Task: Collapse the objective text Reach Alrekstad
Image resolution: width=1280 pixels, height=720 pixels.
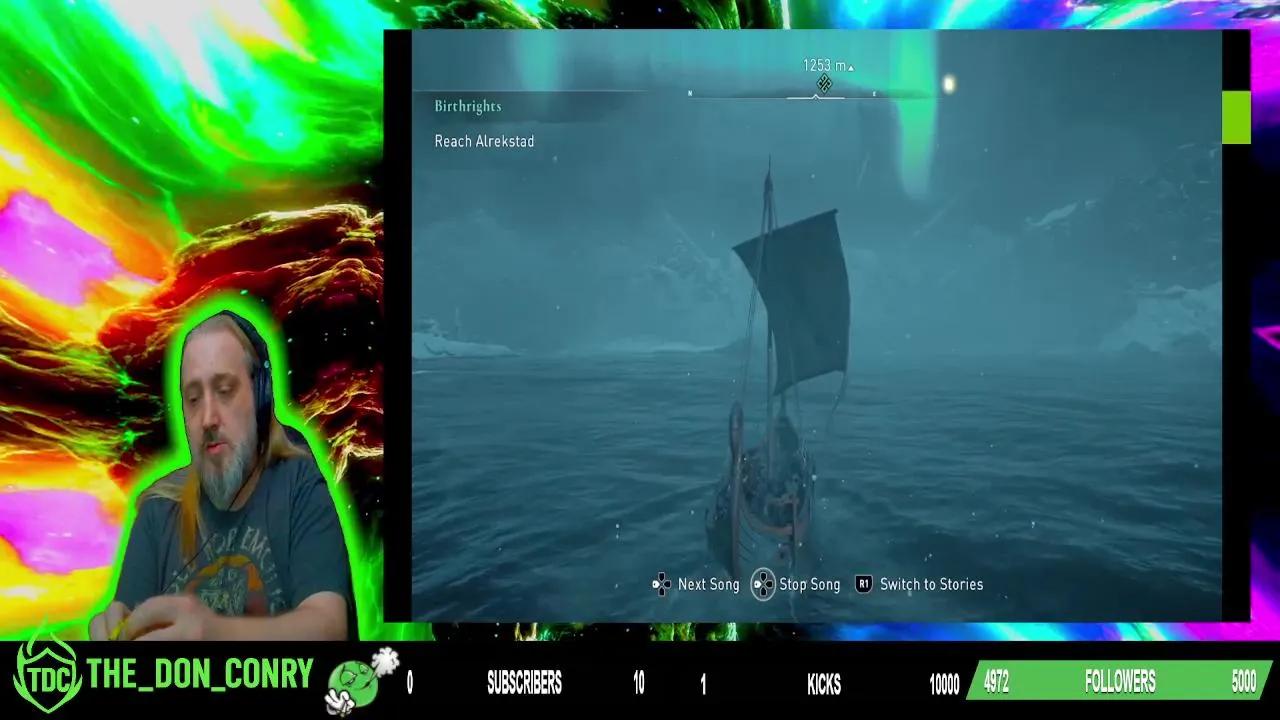Action: tap(483, 141)
